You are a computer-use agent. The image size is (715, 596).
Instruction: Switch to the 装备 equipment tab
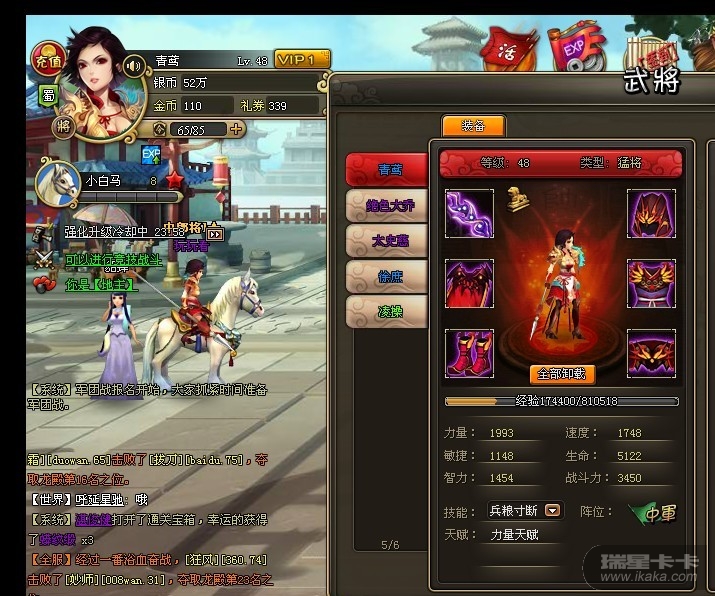[x=473, y=126]
